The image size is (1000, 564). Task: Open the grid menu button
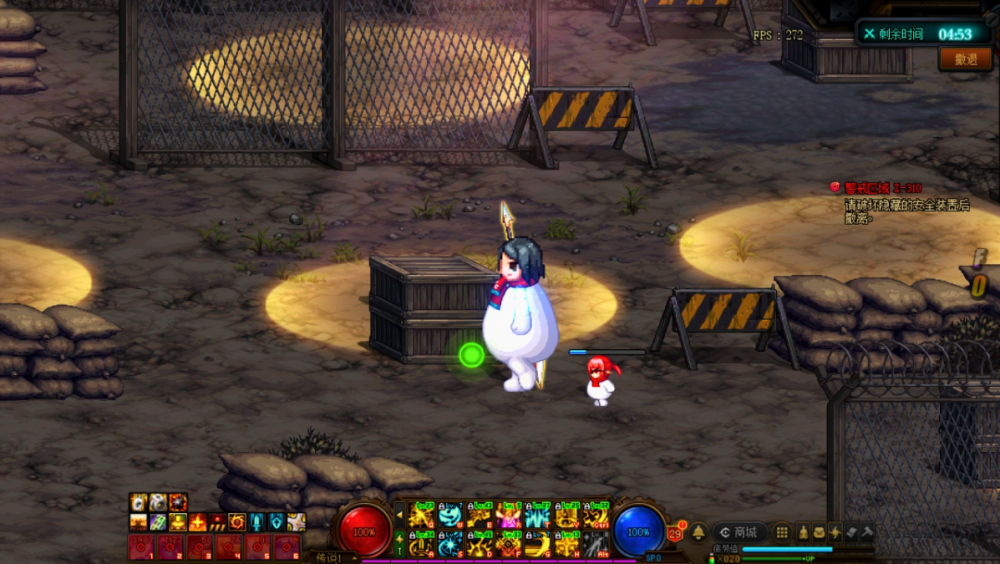click(x=783, y=532)
